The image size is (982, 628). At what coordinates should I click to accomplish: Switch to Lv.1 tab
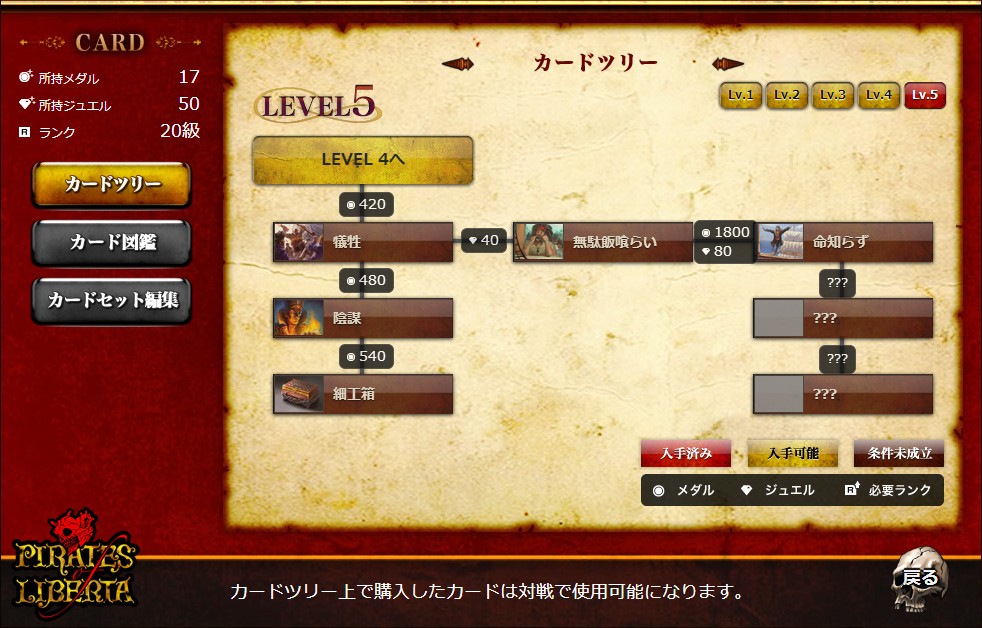click(741, 95)
